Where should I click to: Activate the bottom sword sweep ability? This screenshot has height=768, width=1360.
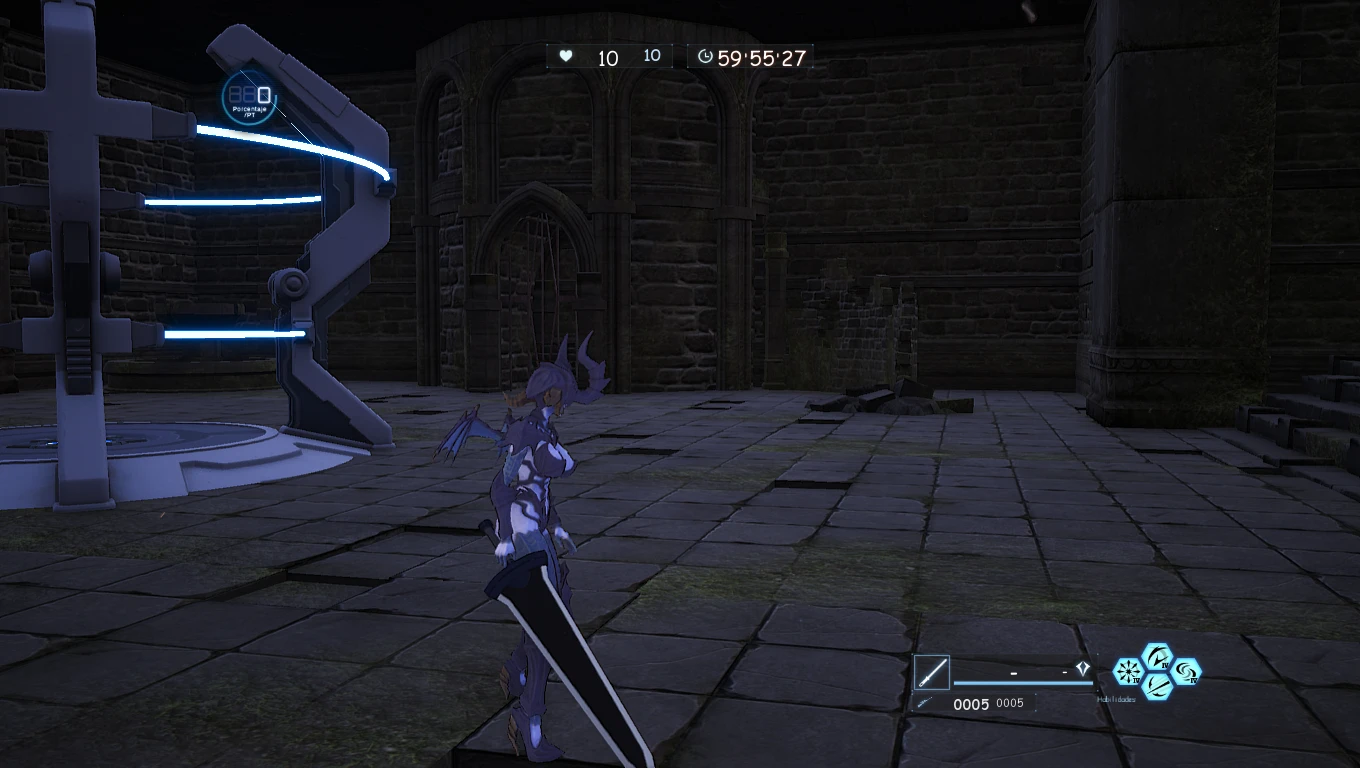(x=1157, y=686)
